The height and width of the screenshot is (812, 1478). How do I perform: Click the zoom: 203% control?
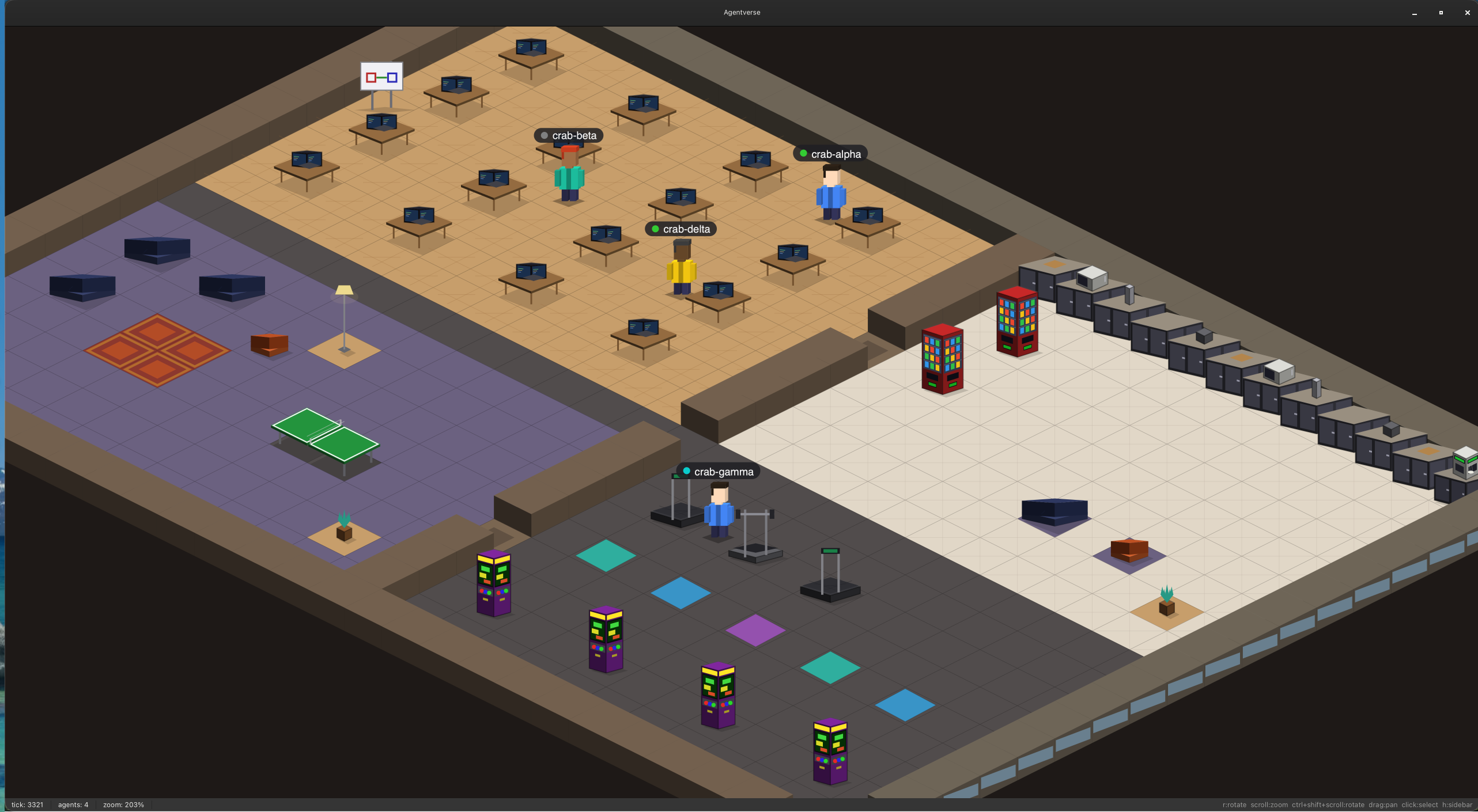[x=123, y=805]
